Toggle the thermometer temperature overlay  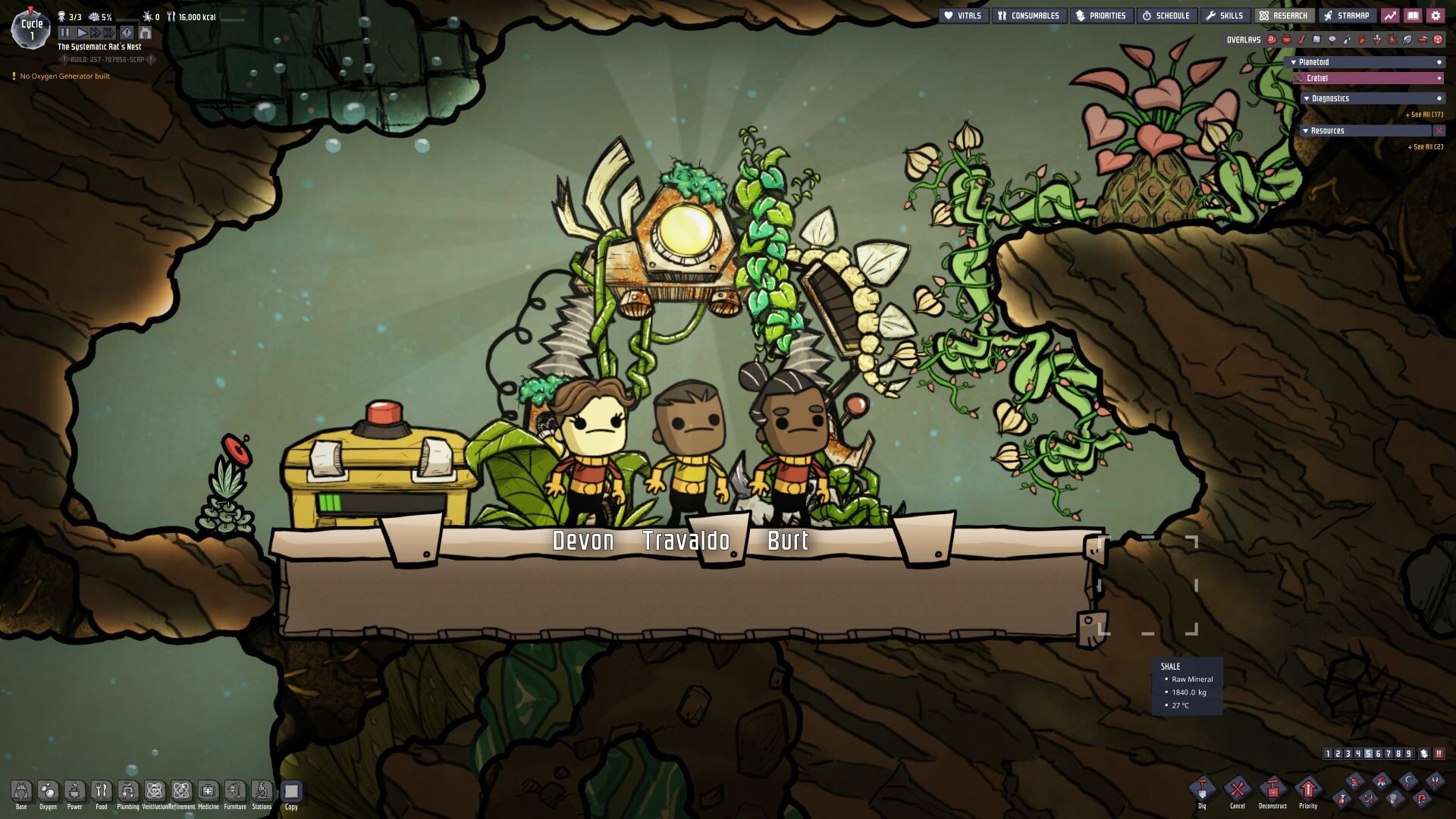tap(1301, 39)
